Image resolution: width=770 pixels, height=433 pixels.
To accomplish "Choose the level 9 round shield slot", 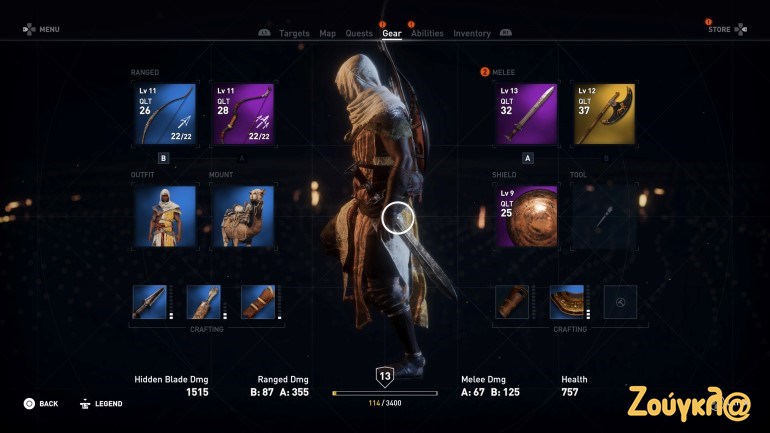I will point(527,216).
